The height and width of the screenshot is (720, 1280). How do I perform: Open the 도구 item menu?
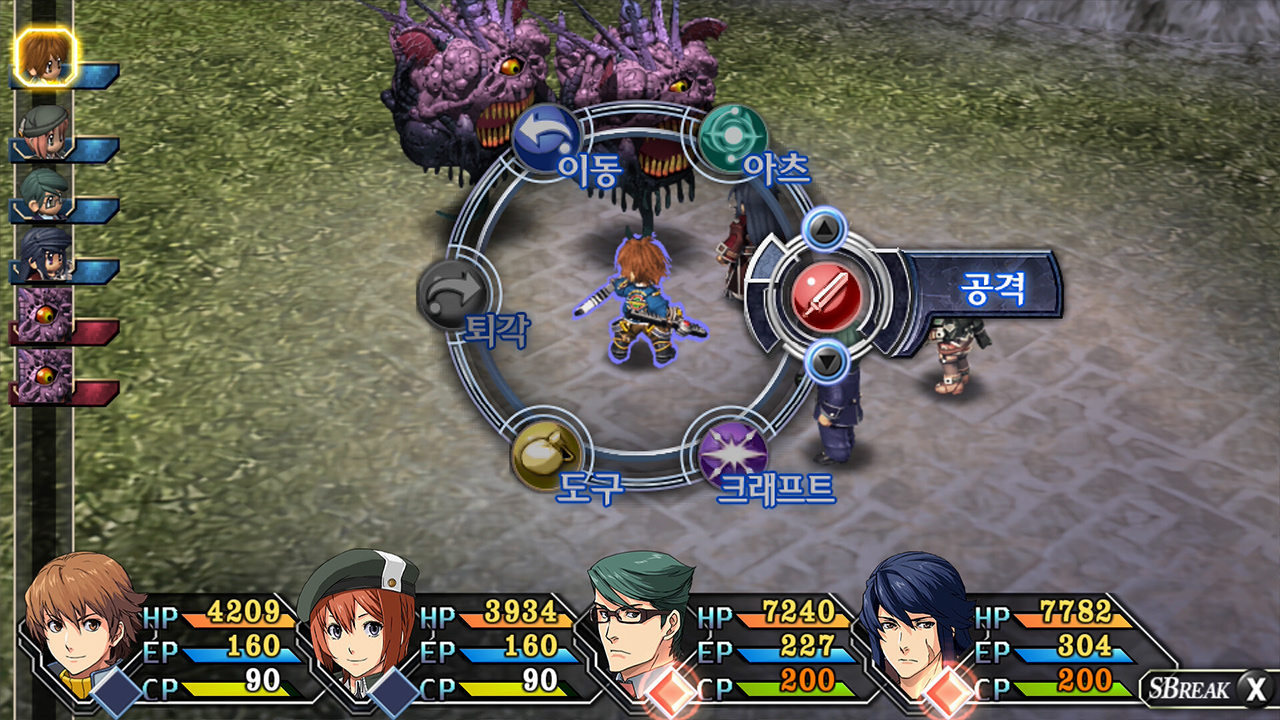point(546,455)
